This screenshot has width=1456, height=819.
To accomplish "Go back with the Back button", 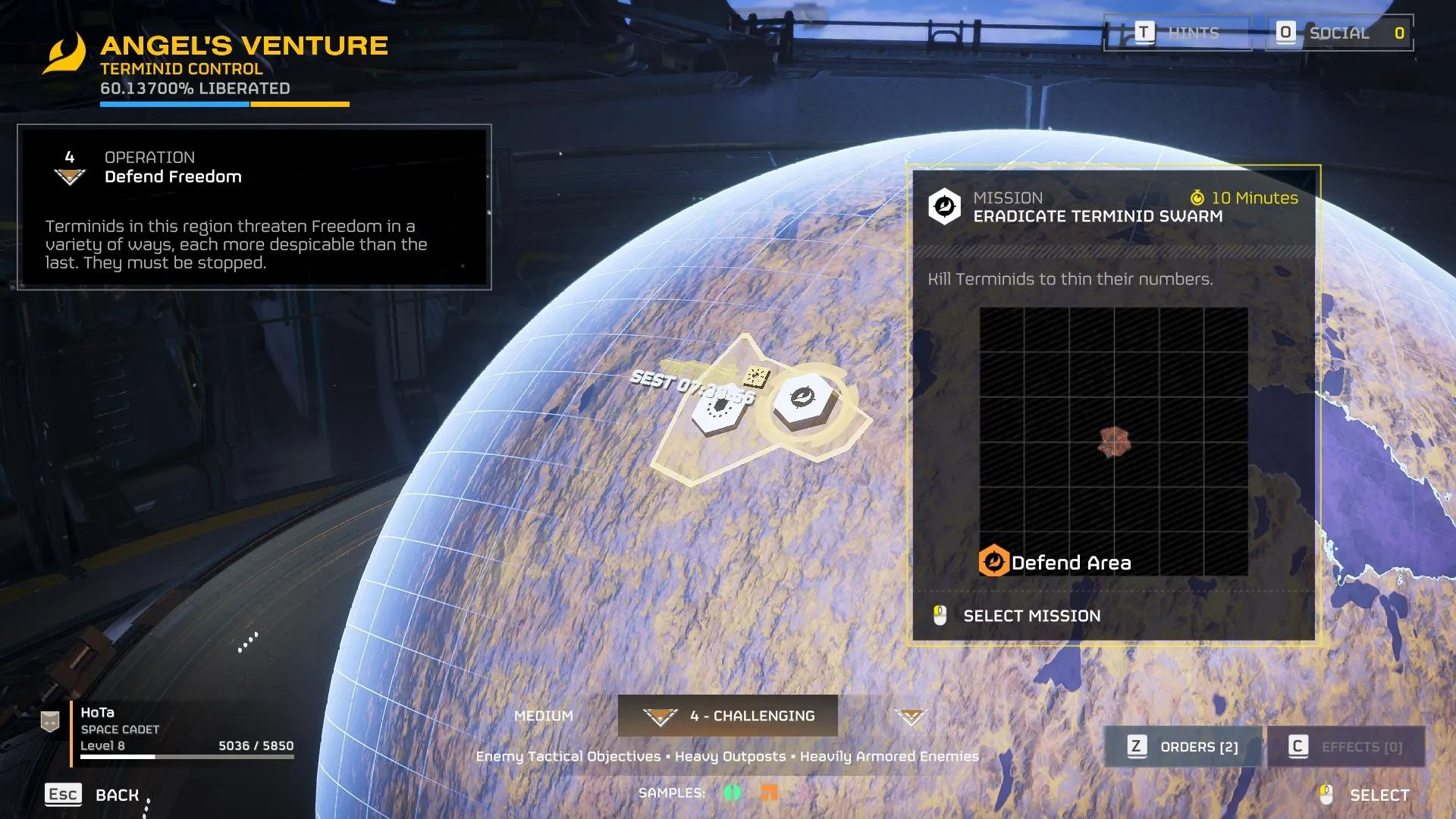I will [x=93, y=795].
